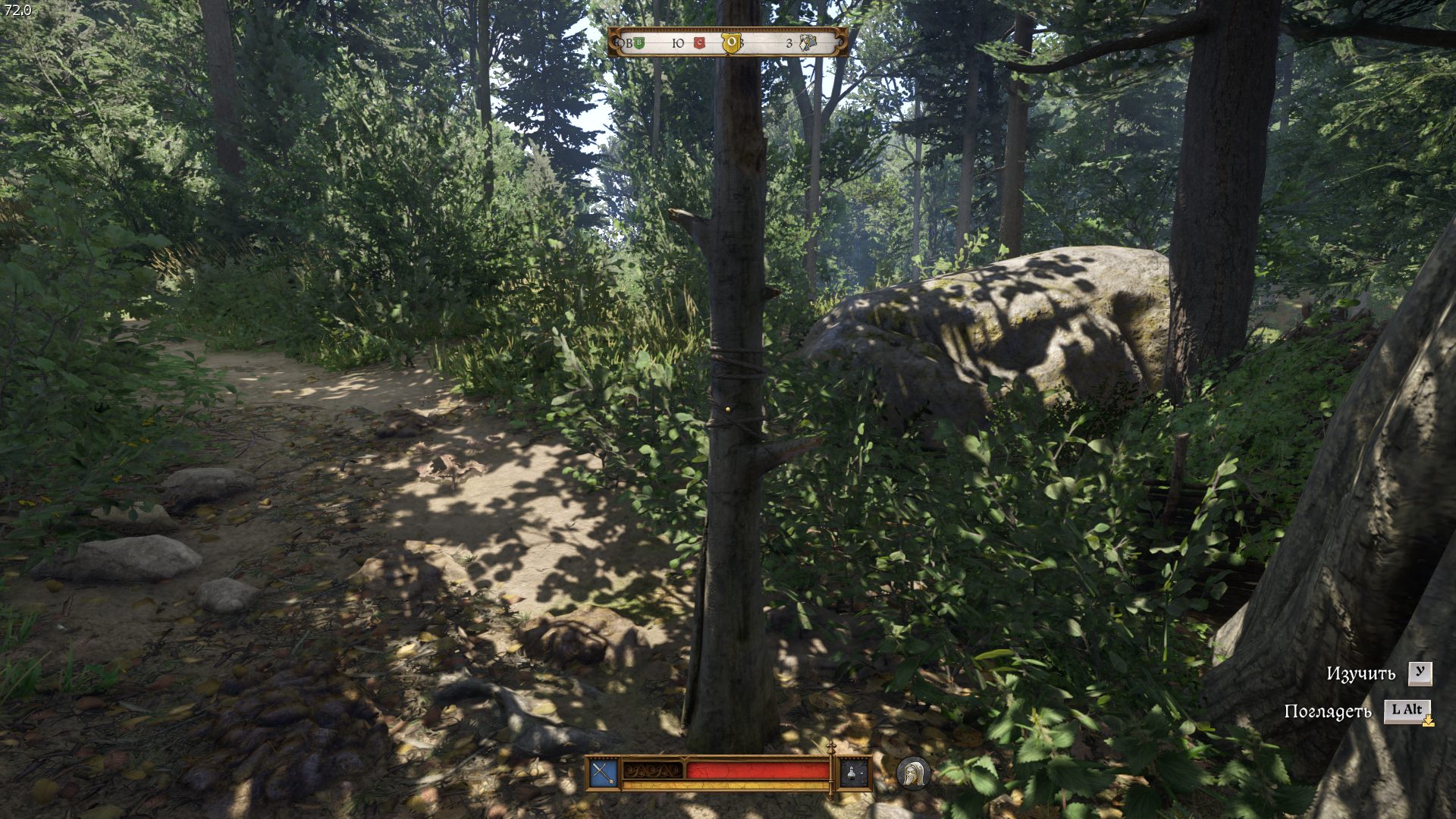Choose the red C shield compass marker

(699, 43)
